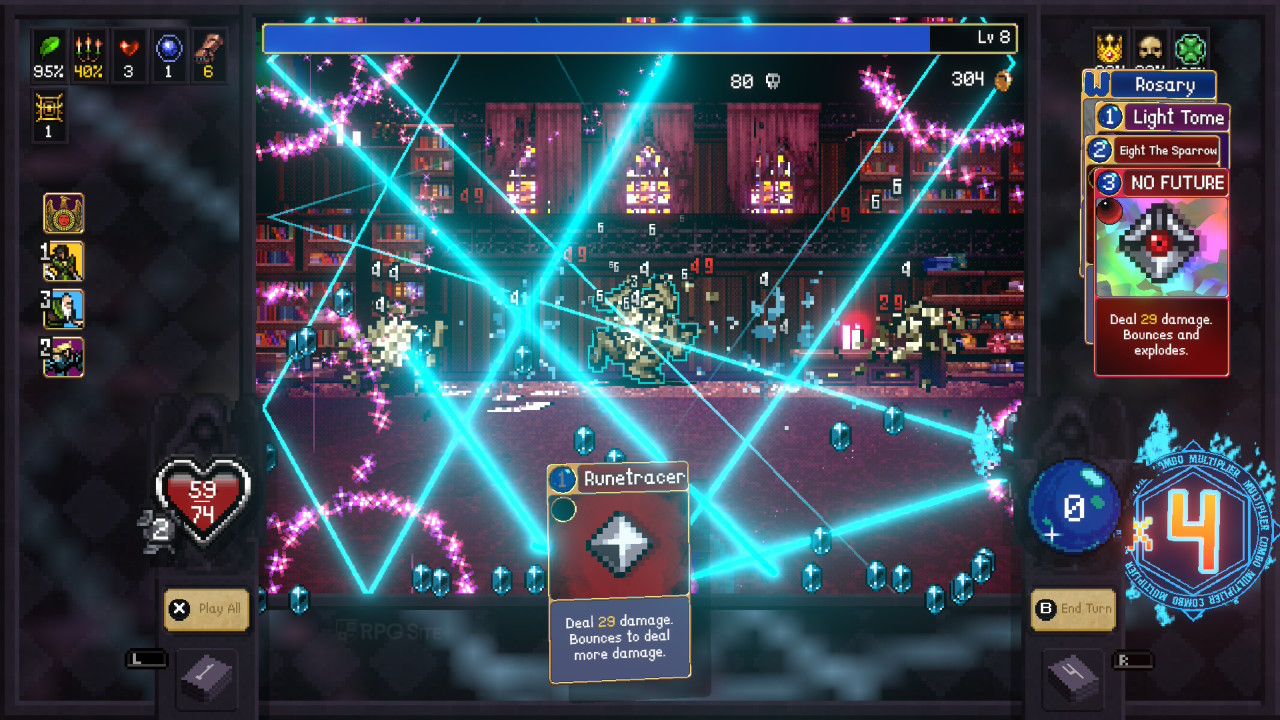End the current turn

(1073, 609)
